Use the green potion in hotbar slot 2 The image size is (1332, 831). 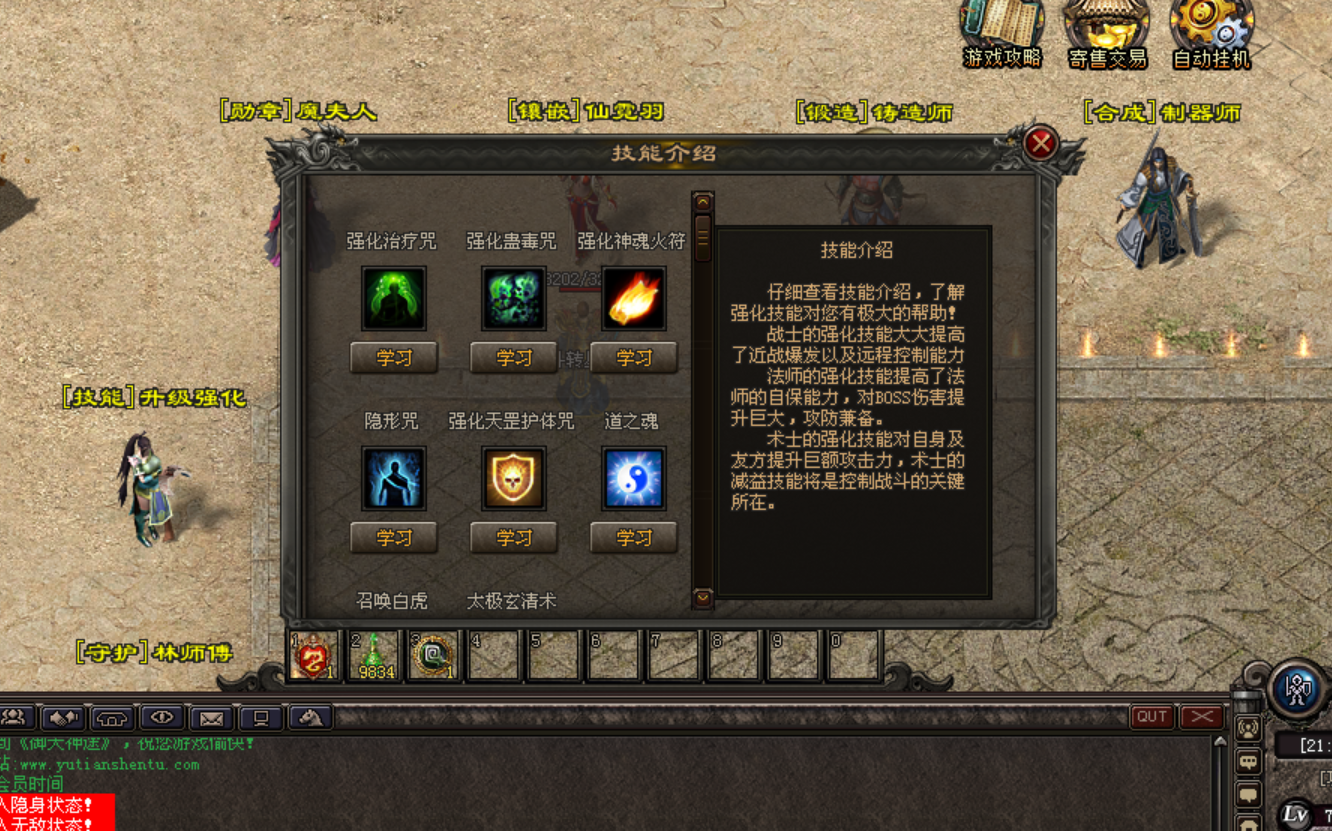373,656
